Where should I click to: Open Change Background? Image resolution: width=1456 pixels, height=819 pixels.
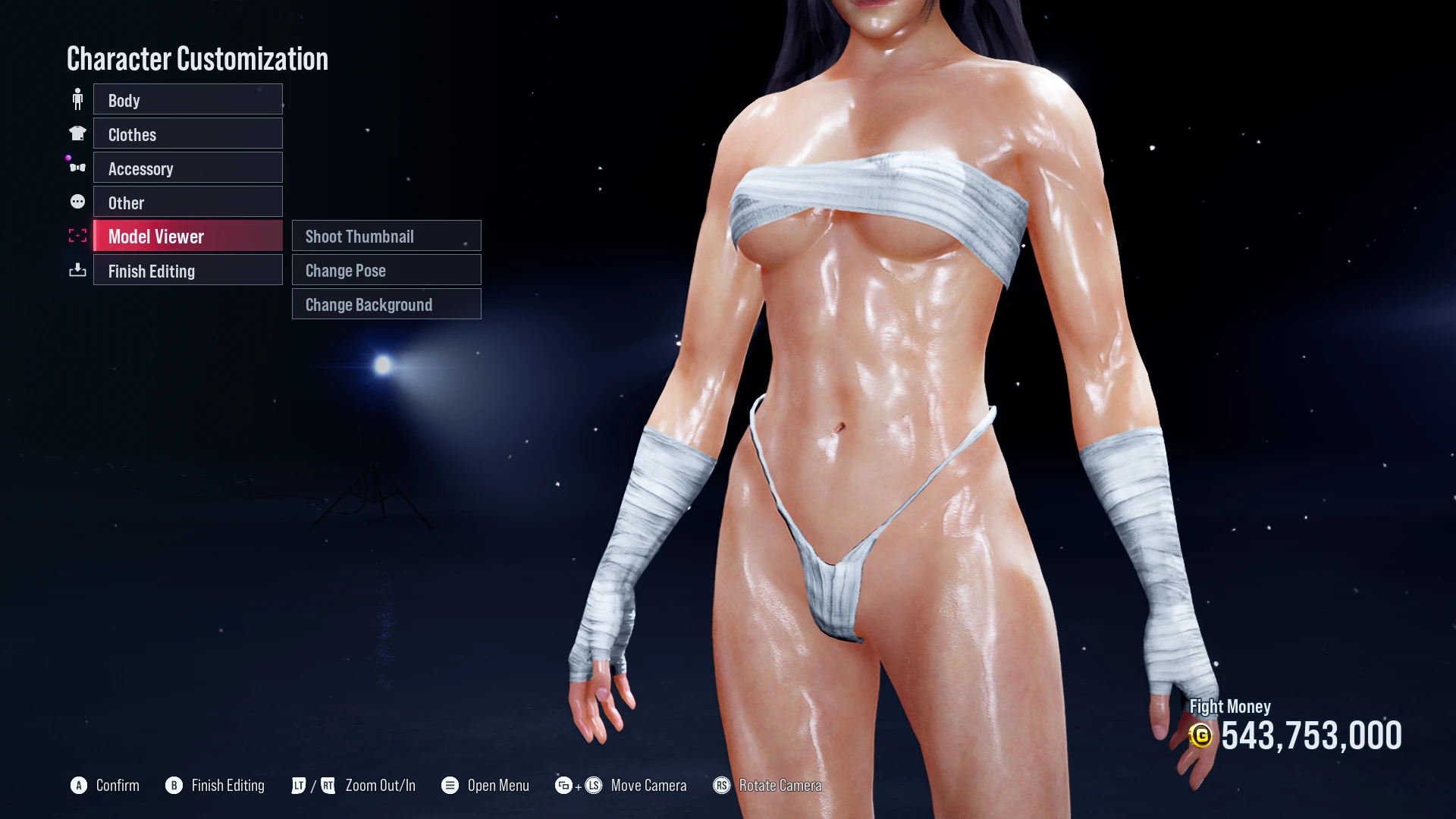(x=386, y=304)
